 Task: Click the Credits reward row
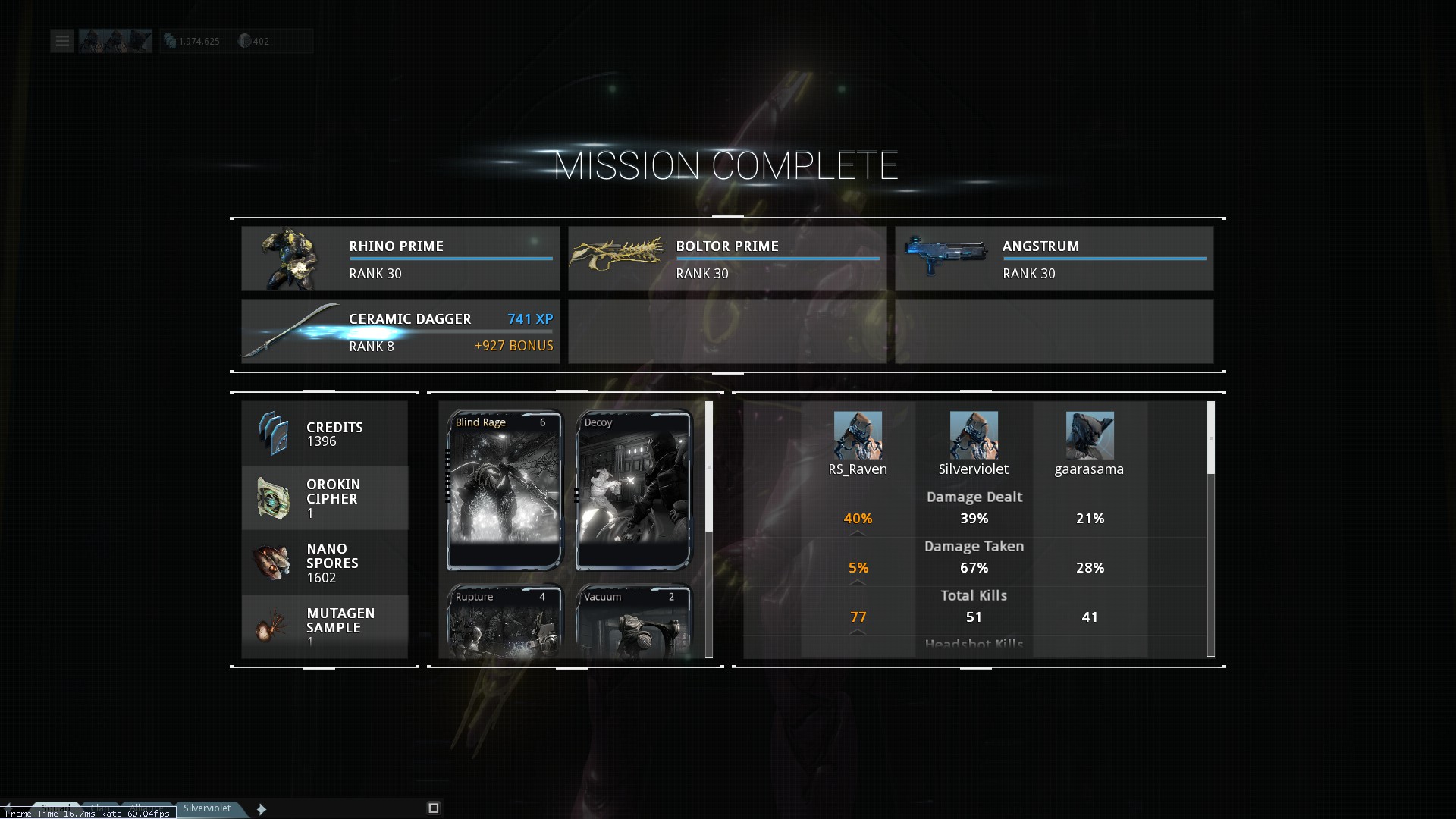(325, 433)
